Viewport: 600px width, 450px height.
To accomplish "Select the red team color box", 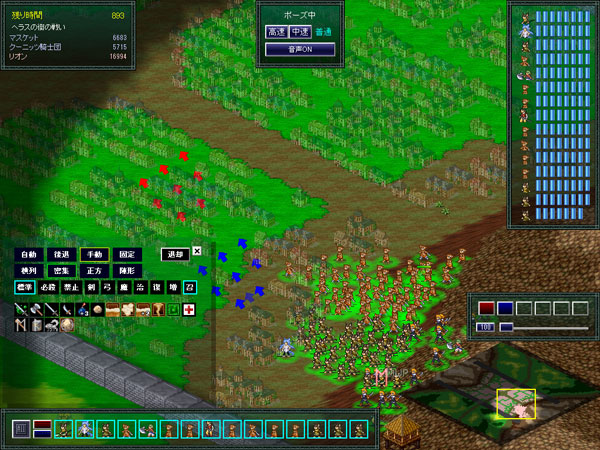I will click(486, 308).
